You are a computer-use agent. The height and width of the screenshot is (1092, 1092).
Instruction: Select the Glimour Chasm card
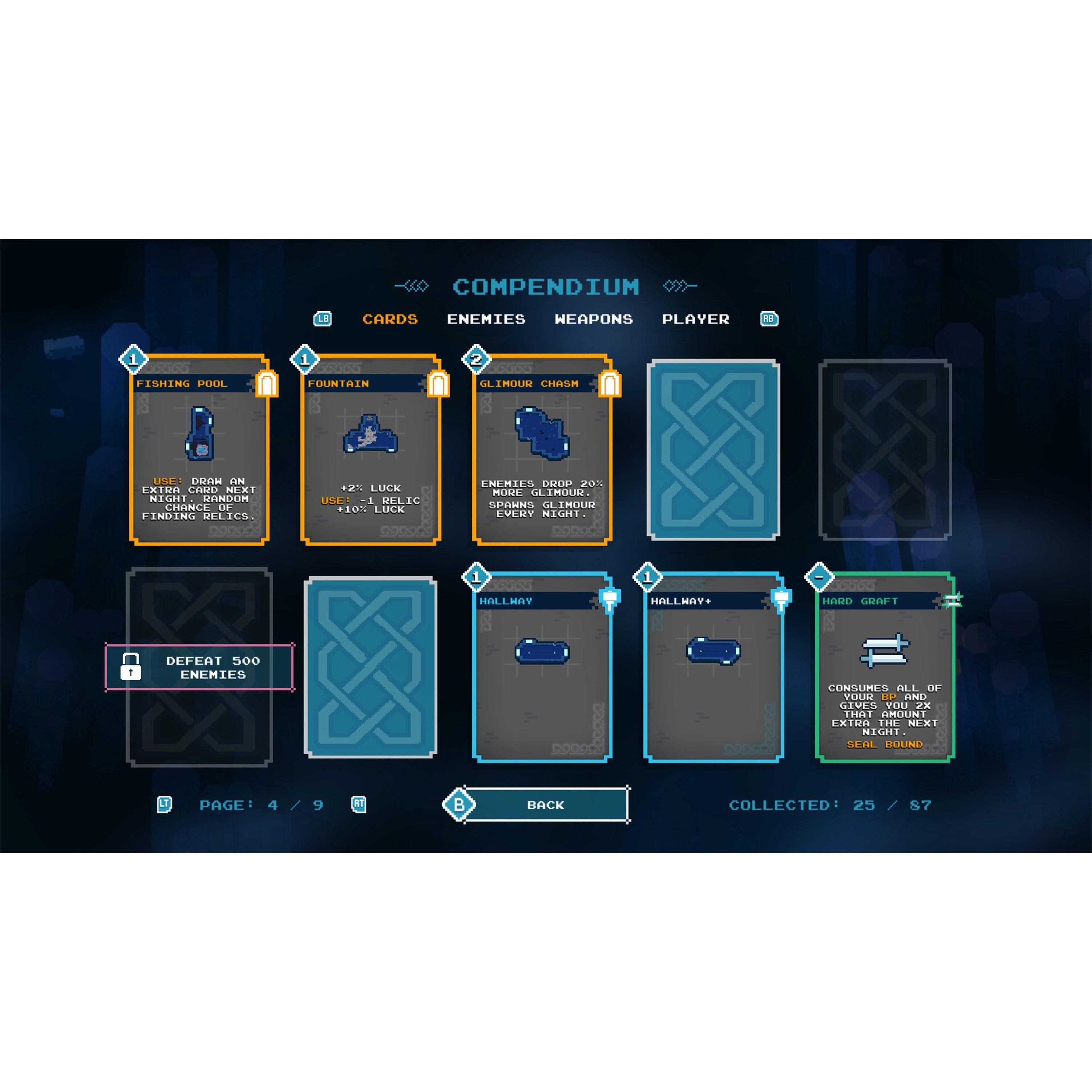click(542, 450)
